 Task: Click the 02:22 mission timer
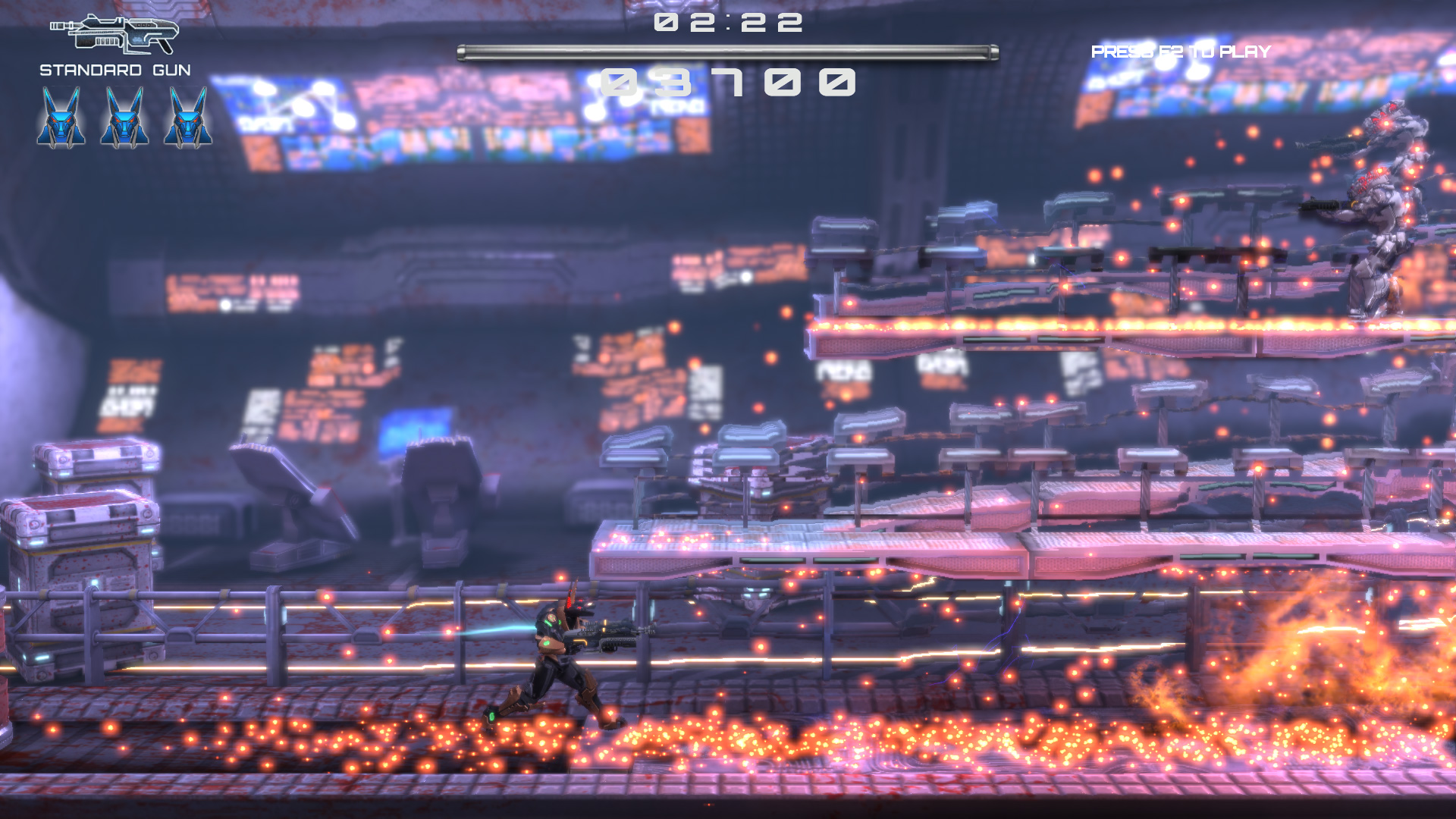click(728, 23)
